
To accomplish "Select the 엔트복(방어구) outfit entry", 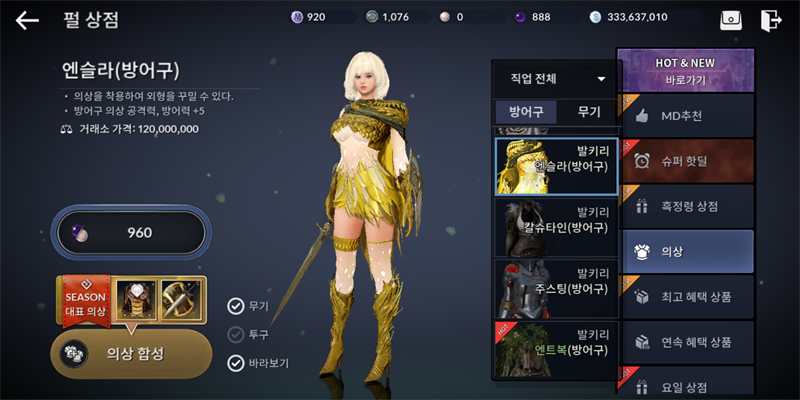I will point(556,349).
